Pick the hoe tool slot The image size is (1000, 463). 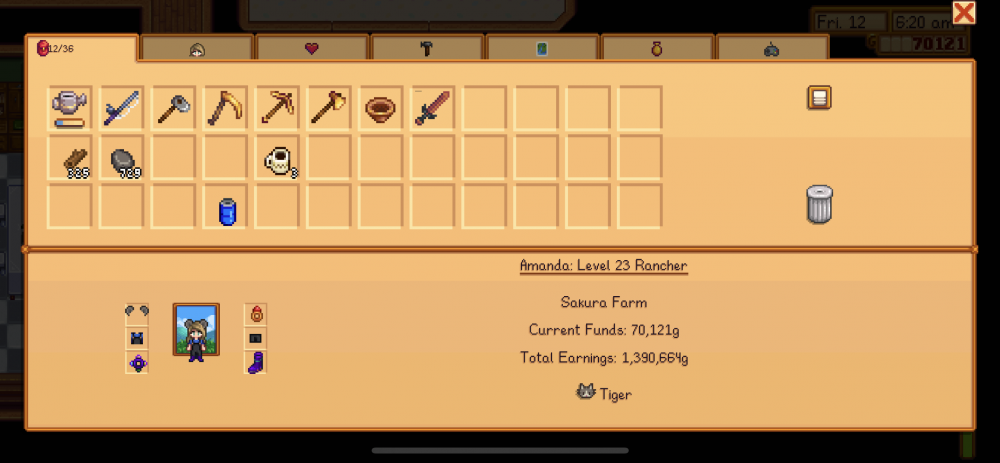(173, 108)
